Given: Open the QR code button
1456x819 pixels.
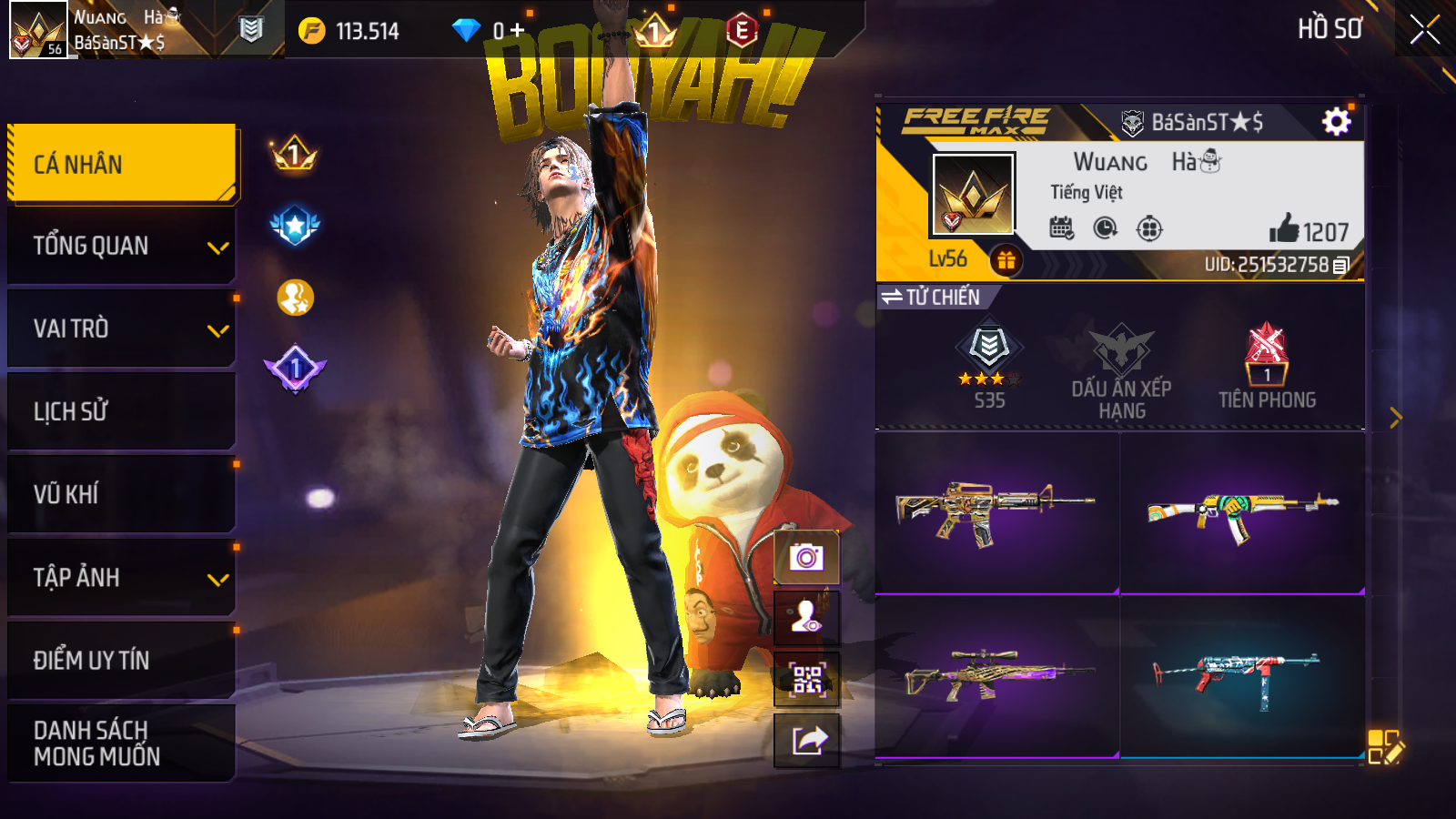Looking at the screenshot, I should [806, 679].
